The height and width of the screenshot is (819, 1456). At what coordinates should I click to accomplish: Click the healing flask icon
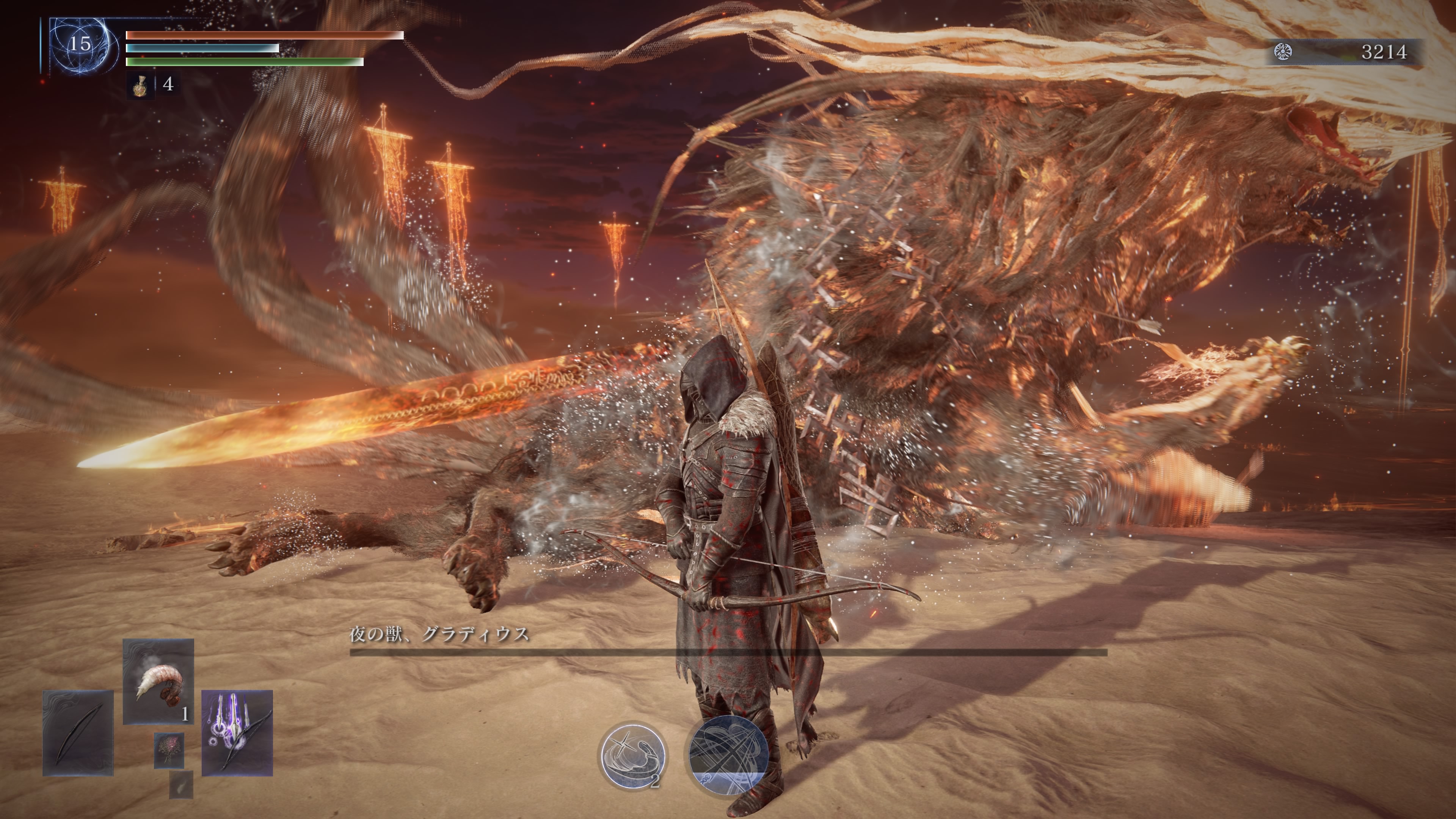click(139, 85)
